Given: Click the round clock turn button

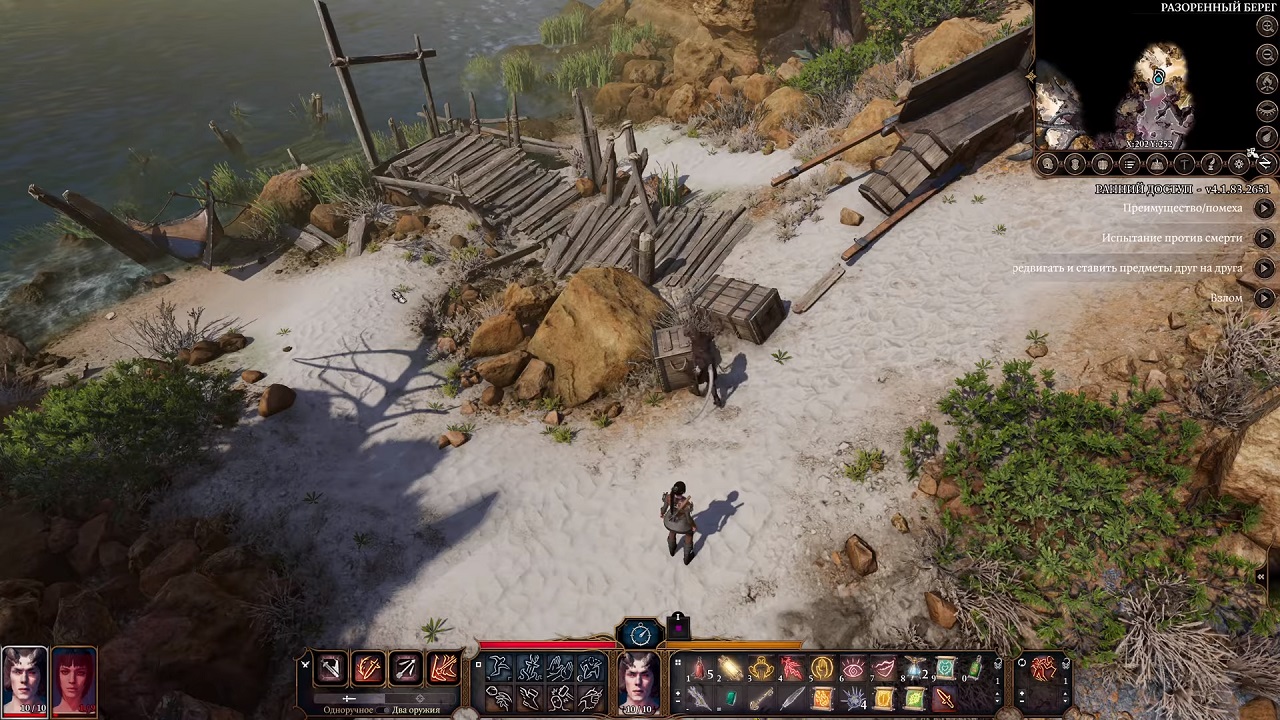Looking at the screenshot, I should 640,634.
